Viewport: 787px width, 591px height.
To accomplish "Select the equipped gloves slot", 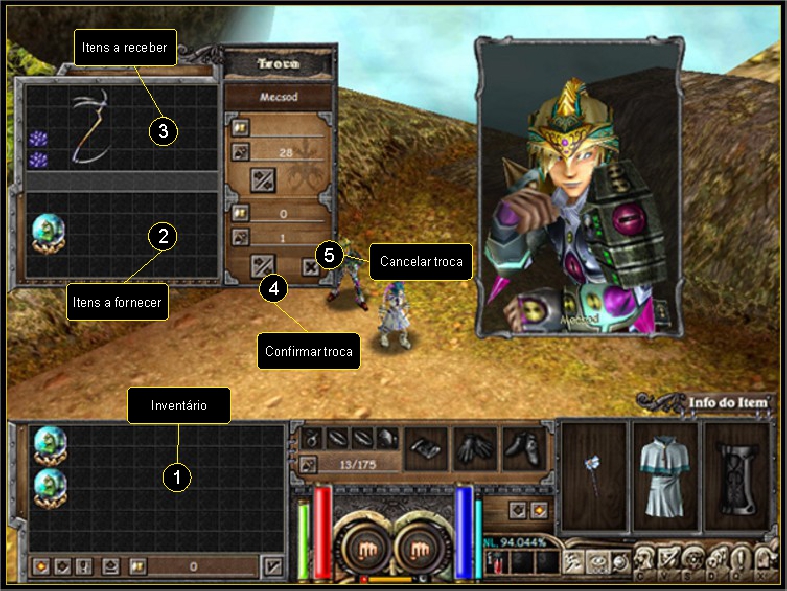I will point(475,448).
